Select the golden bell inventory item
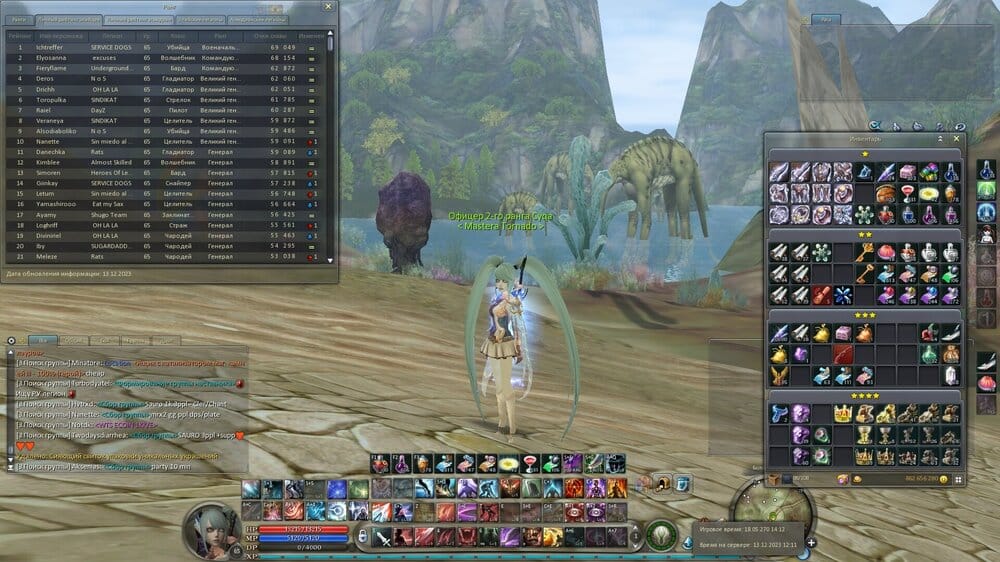Image resolution: width=1000 pixels, height=562 pixels. (x=820, y=334)
